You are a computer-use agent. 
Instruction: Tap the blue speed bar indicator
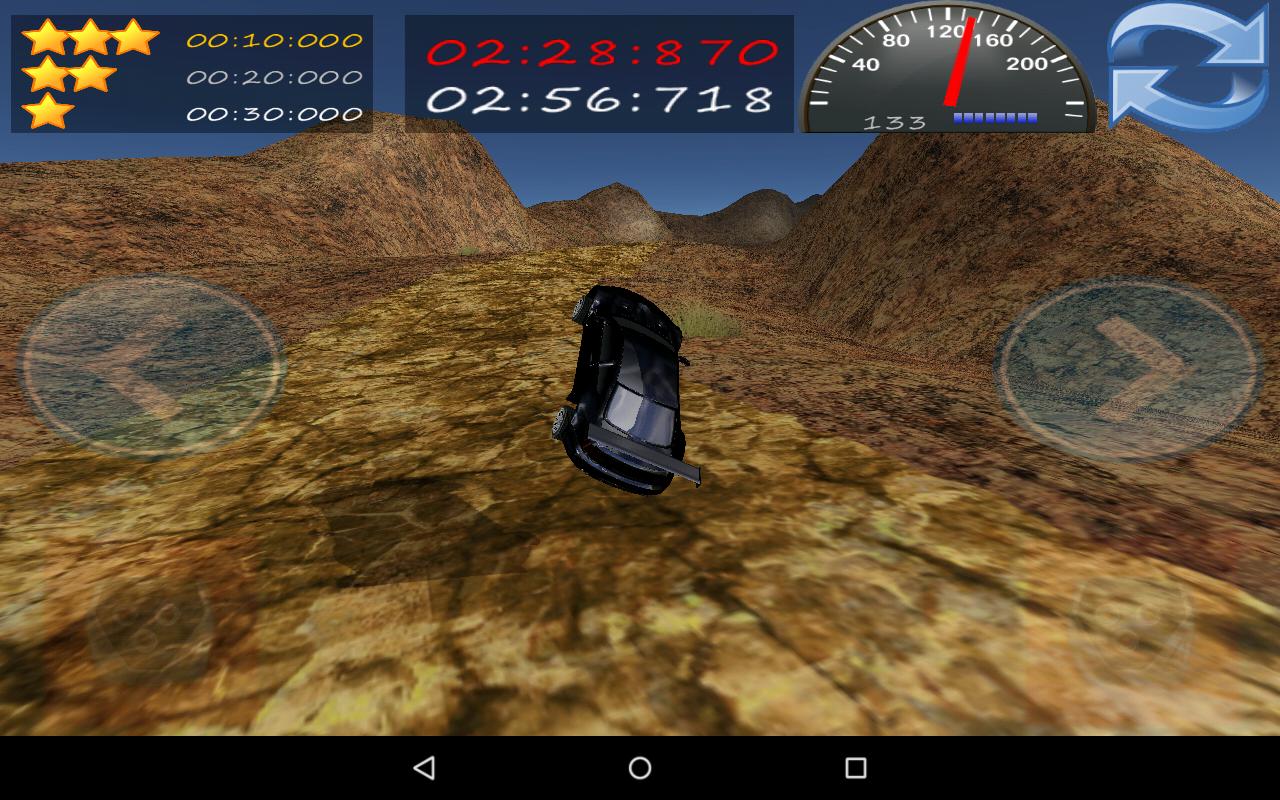coord(995,115)
